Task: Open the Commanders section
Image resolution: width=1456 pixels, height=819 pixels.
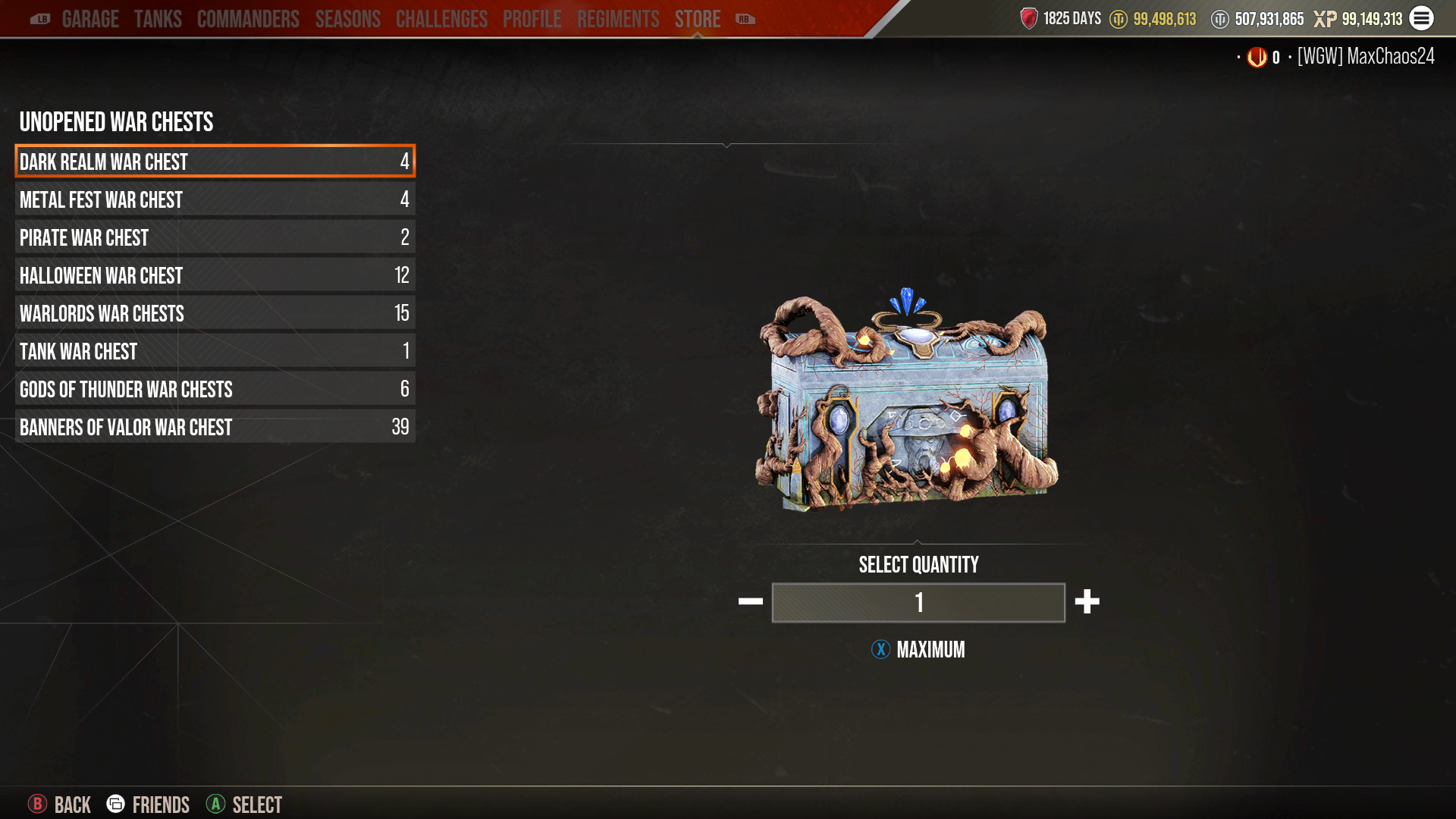Action: pos(247,19)
